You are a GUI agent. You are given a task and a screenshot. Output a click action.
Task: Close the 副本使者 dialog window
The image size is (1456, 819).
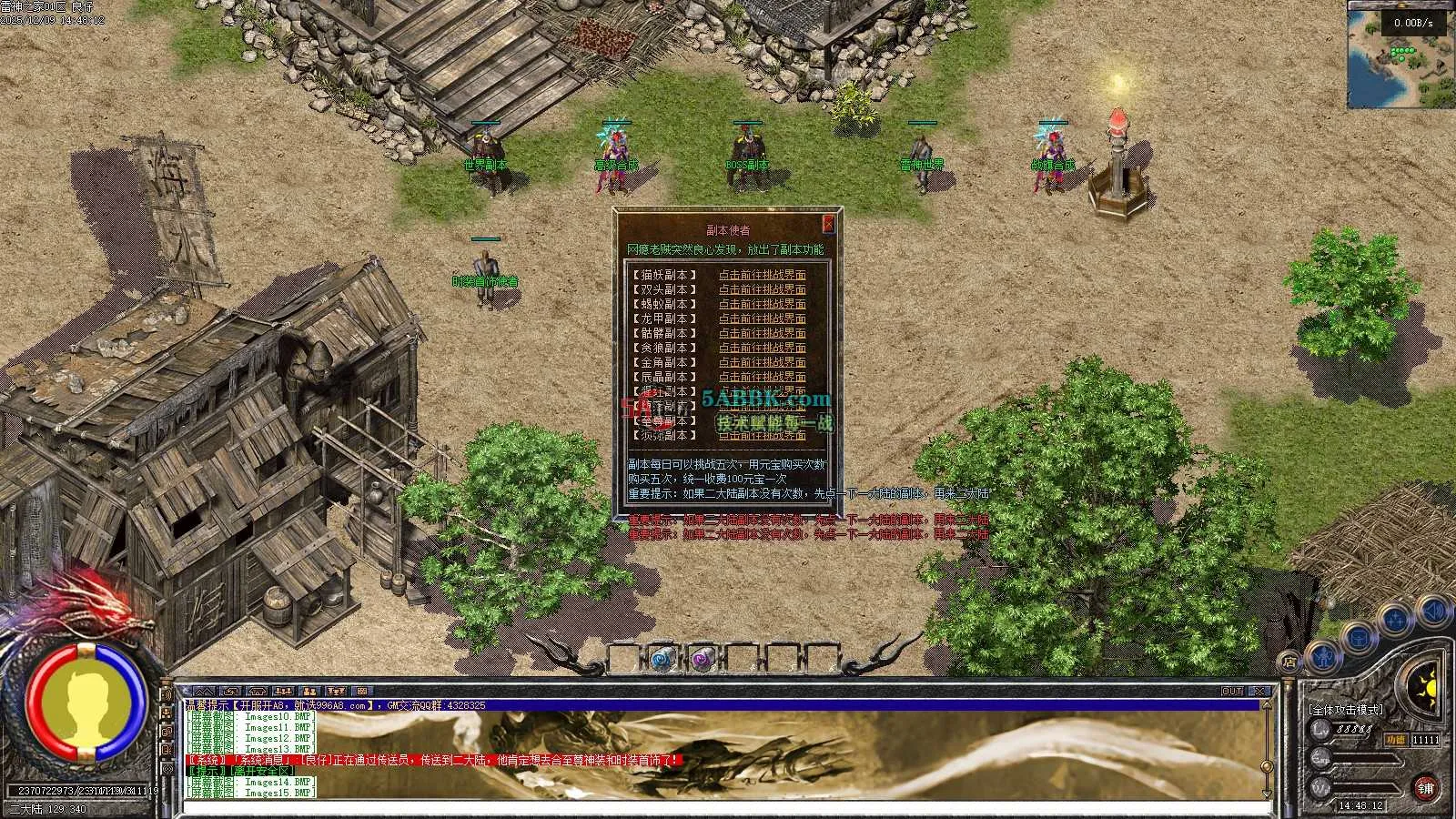pyautogui.click(x=828, y=224)
